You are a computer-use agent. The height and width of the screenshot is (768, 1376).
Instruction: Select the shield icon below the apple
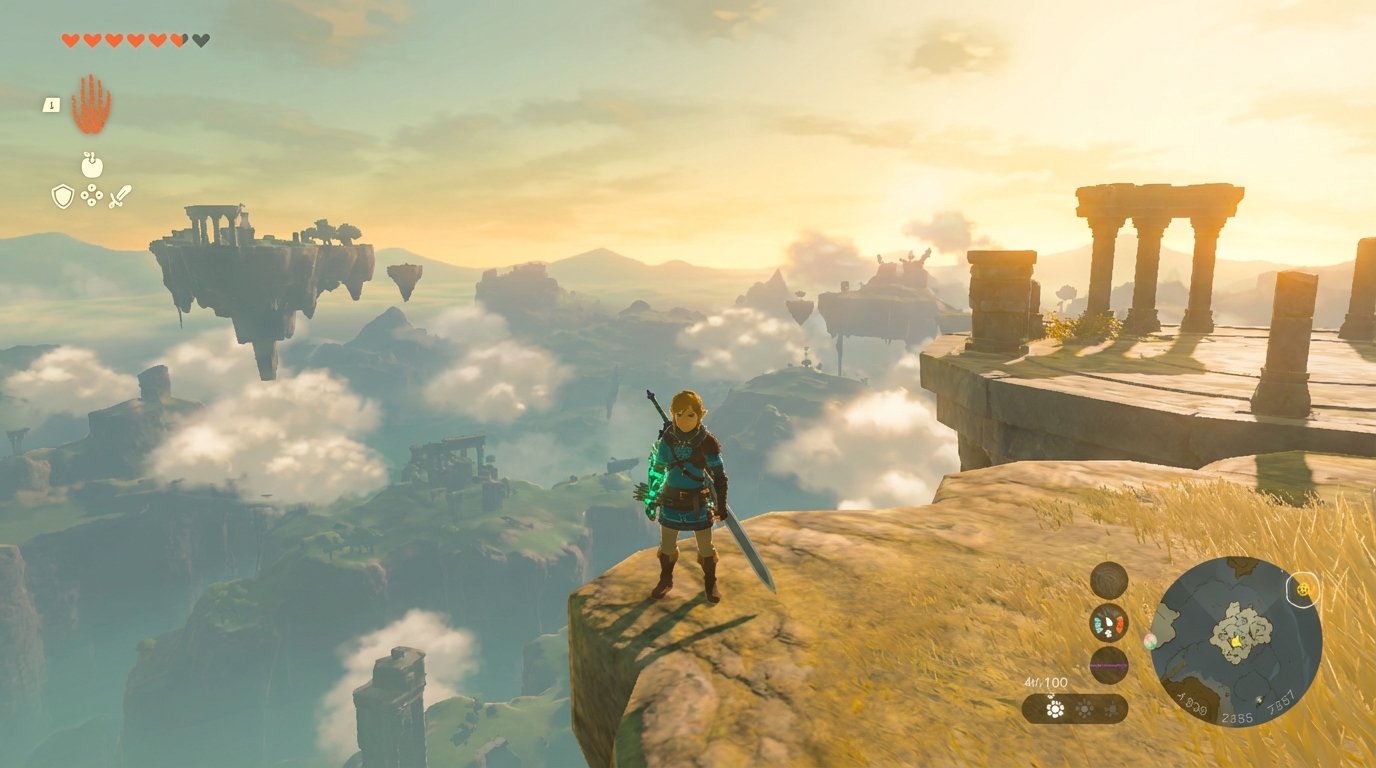tap(63, 195)
